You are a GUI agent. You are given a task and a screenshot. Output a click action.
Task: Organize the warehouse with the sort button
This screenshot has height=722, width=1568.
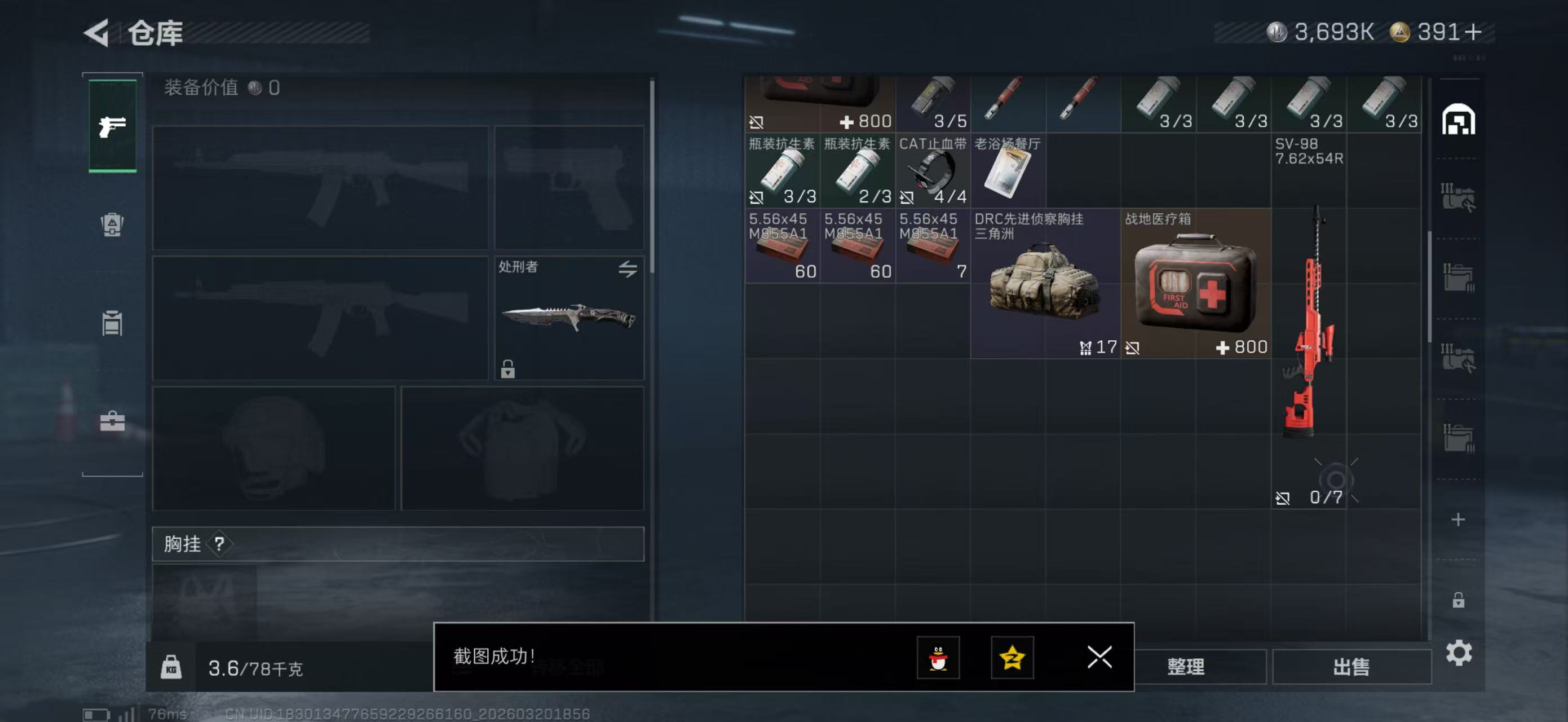click(1185, 667)
